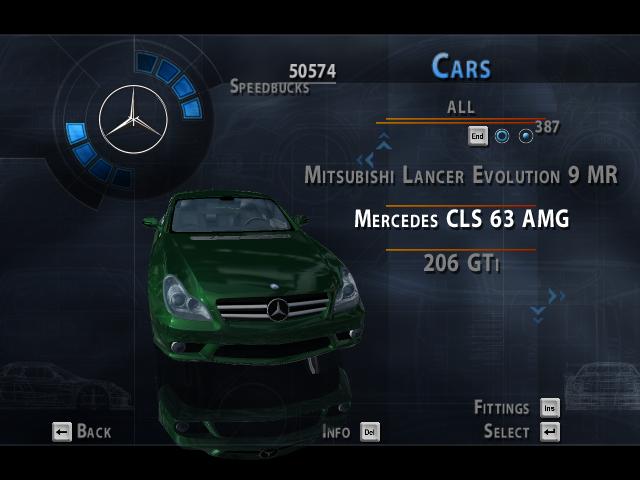Open the Fittings option

point(516,408)
